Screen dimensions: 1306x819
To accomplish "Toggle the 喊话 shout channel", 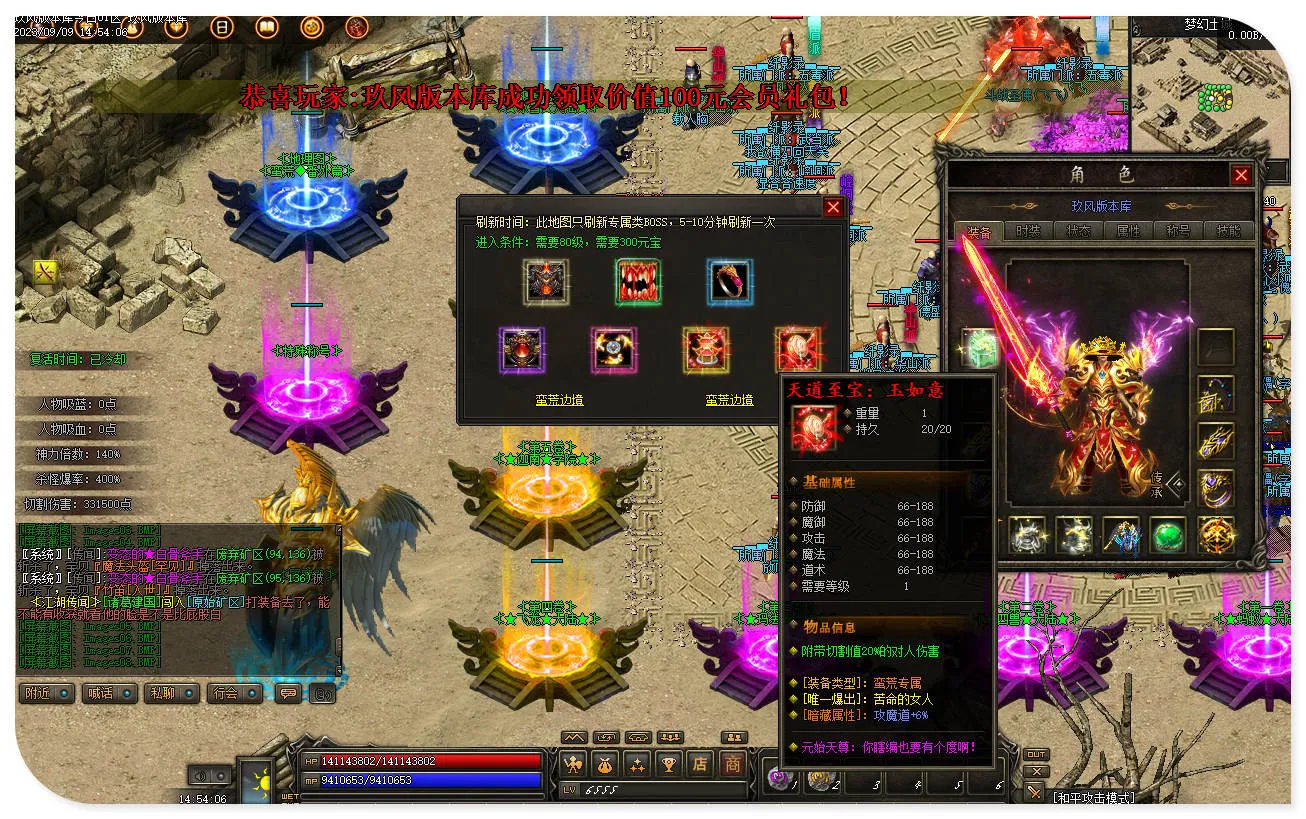I will (x=108, y=693).
